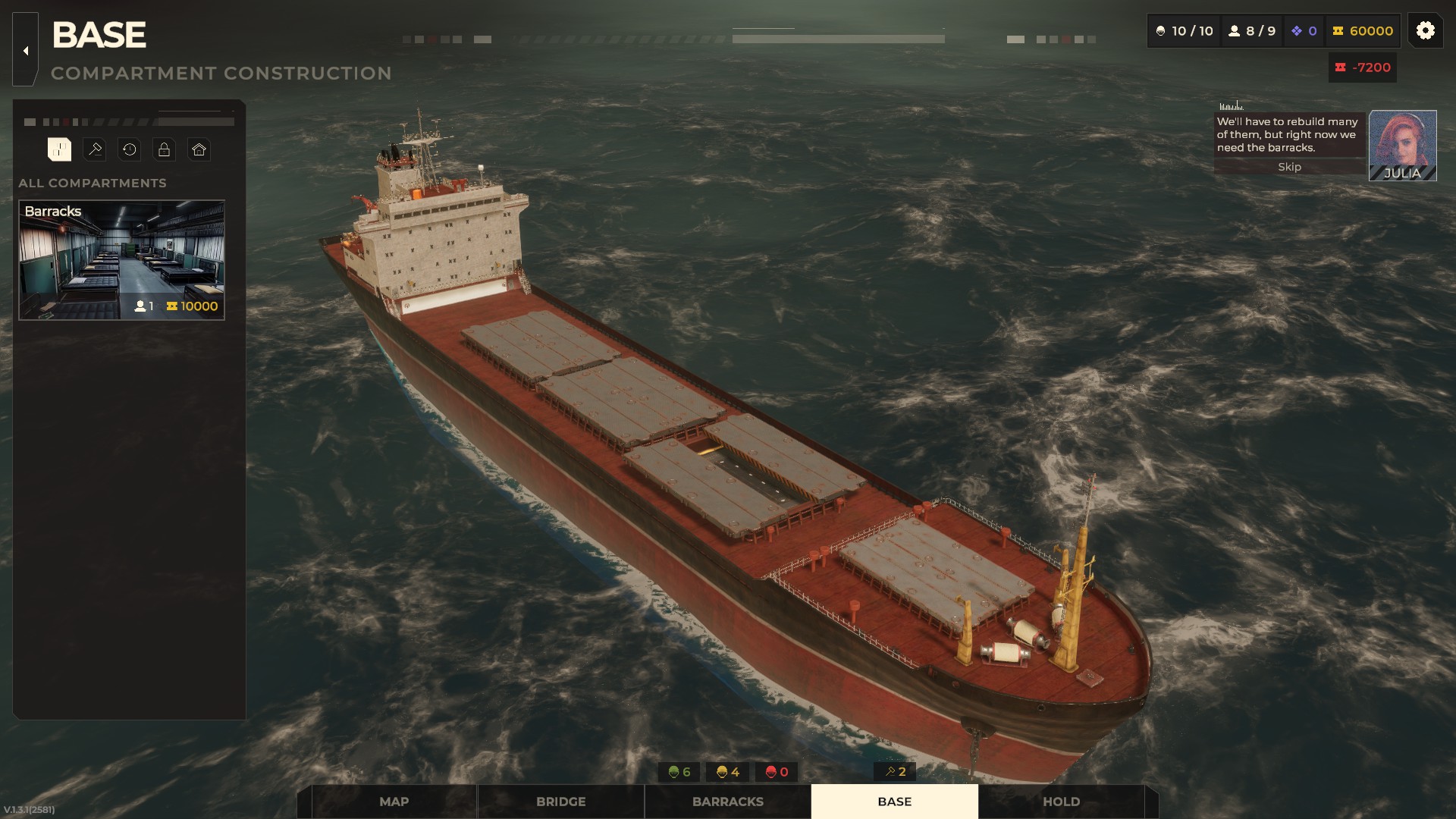Viewport: 1456px width, 819px height.
Task: Open the house icon filter tab
Action: coord(199,149)
